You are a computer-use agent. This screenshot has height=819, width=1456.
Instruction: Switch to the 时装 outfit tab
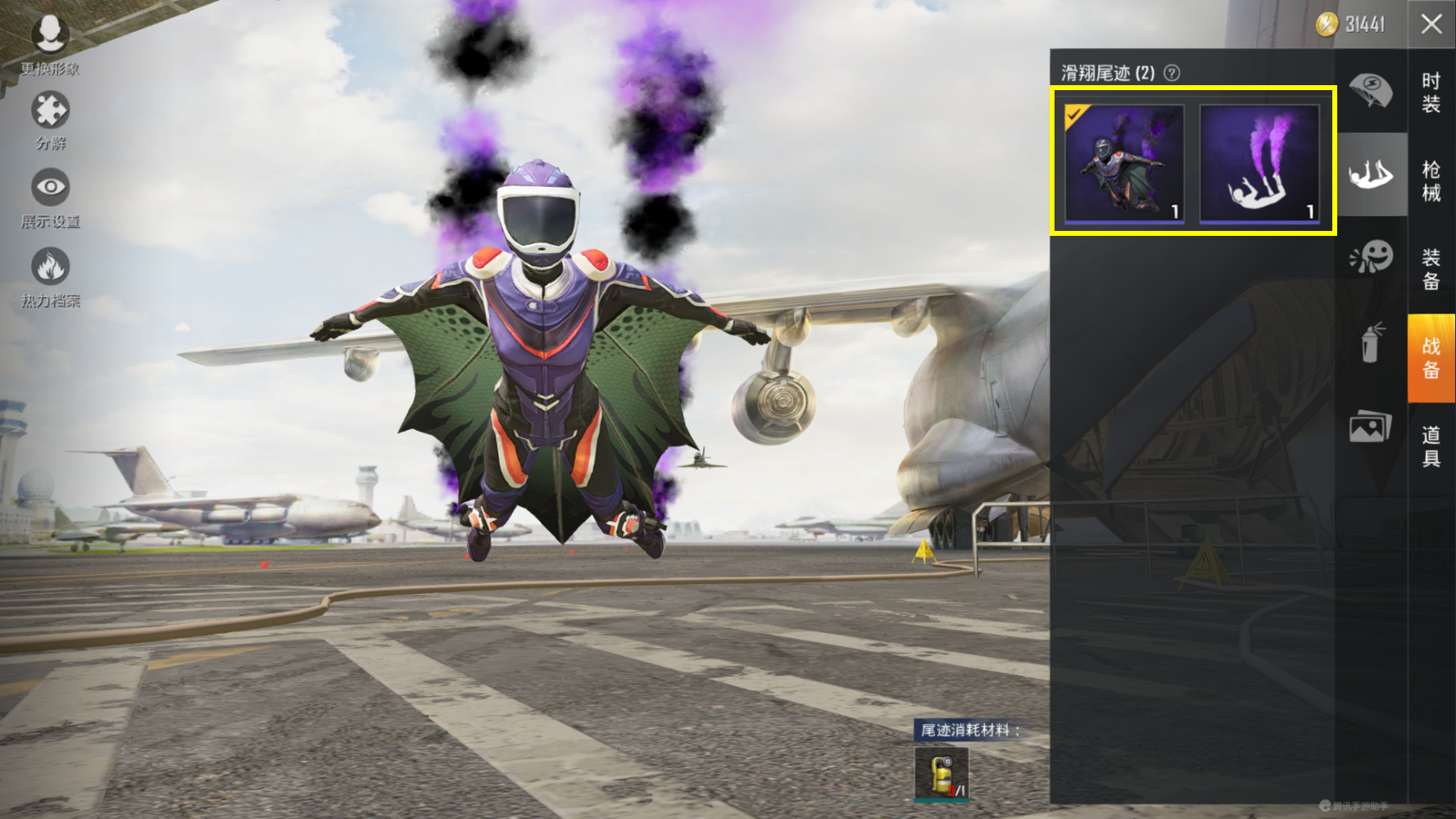[1431, 93]
